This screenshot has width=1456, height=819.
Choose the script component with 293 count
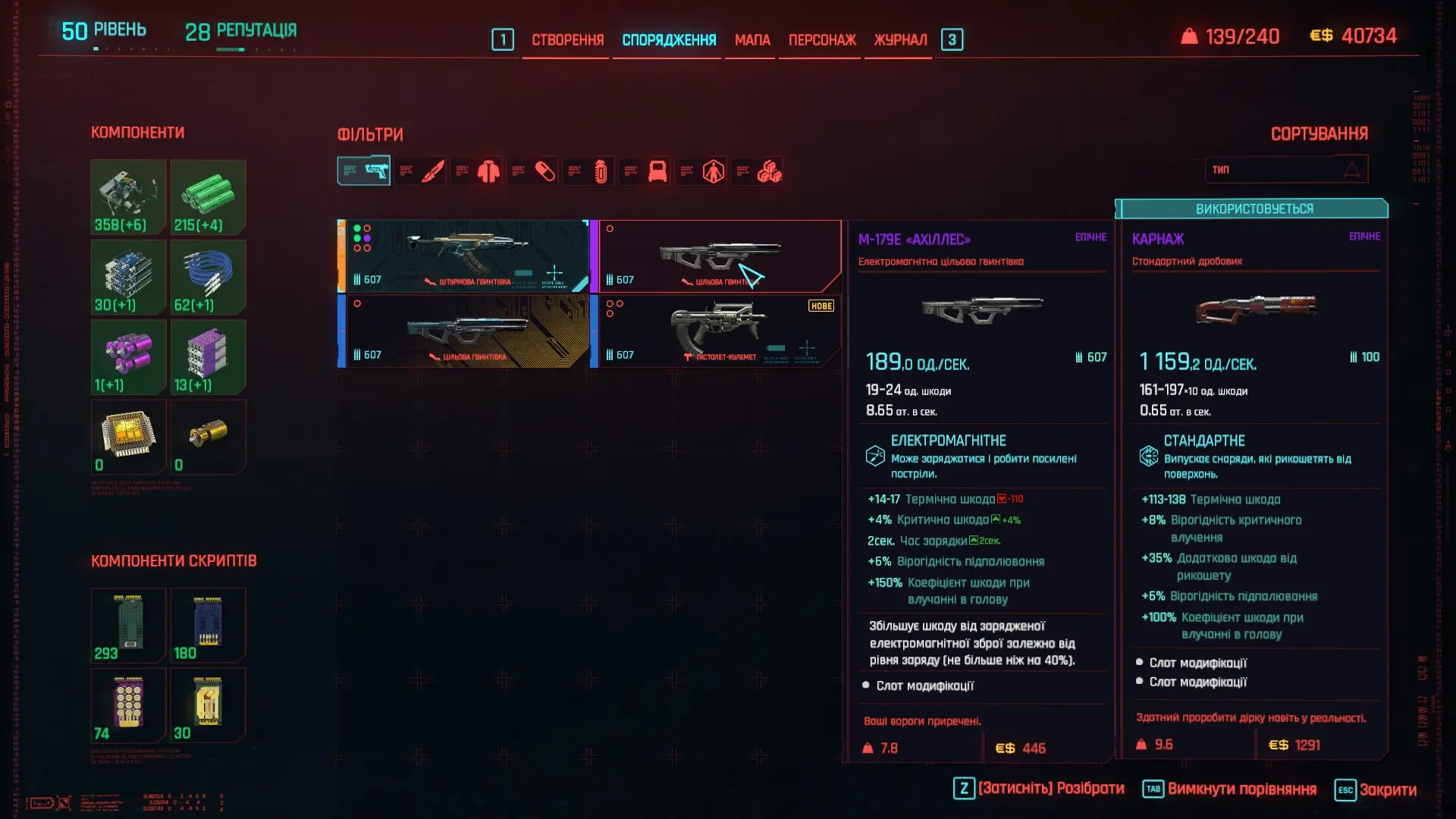[128, 625]
